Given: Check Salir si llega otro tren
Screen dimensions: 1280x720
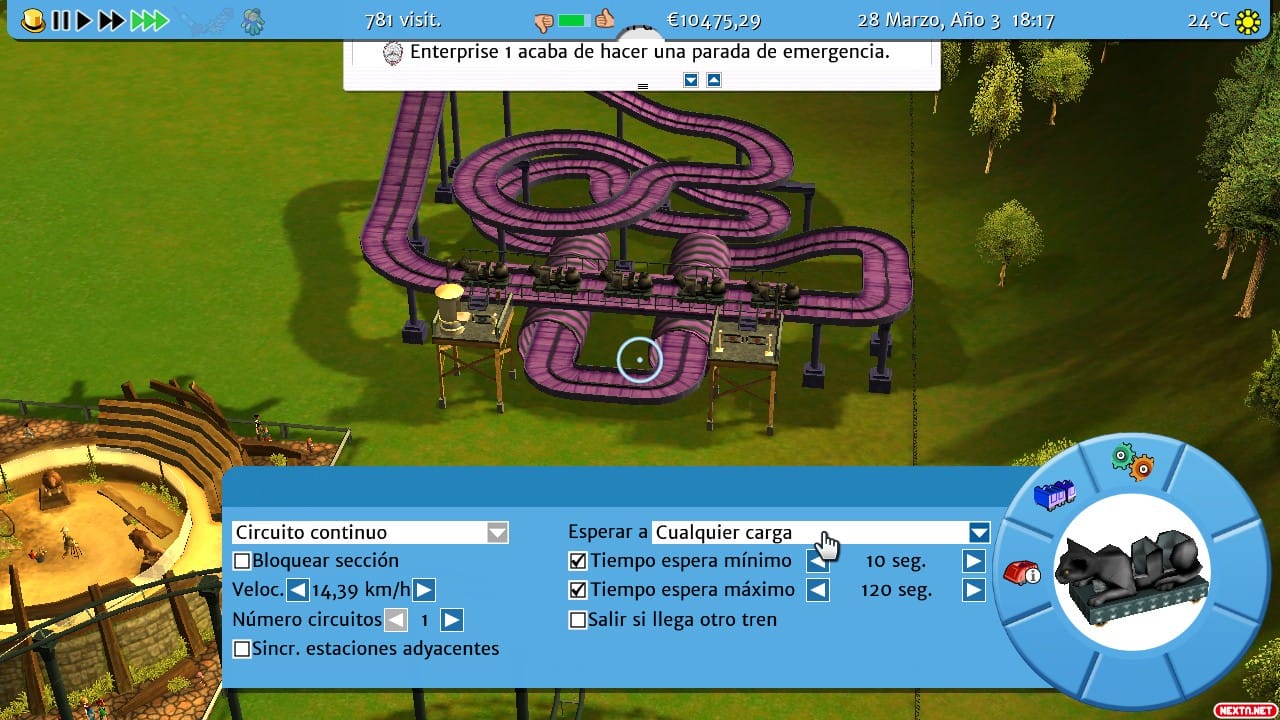Looking at the screenshot, I should [x=577, y=619].
